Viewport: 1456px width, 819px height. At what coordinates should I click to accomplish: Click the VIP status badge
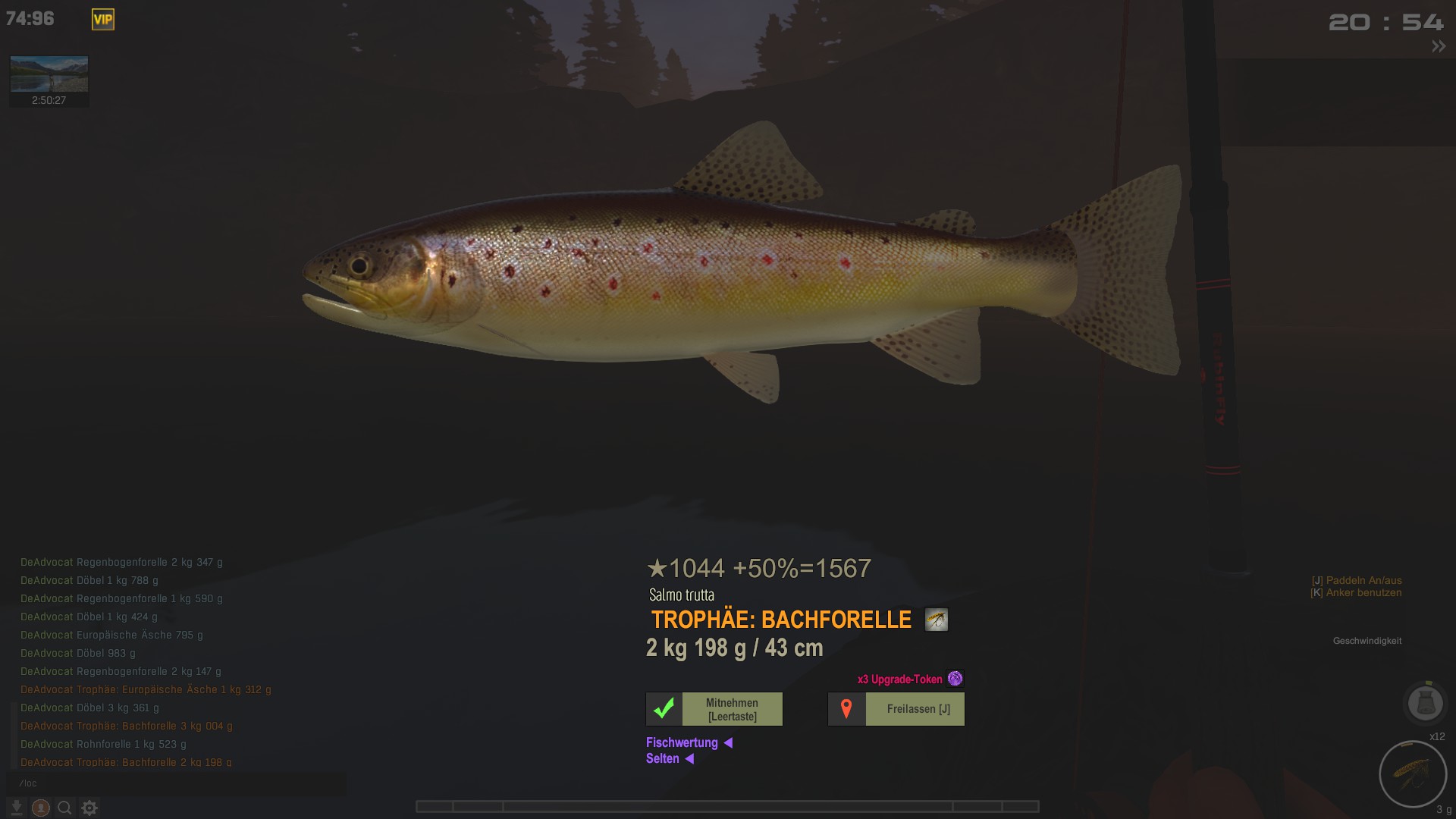103,20
